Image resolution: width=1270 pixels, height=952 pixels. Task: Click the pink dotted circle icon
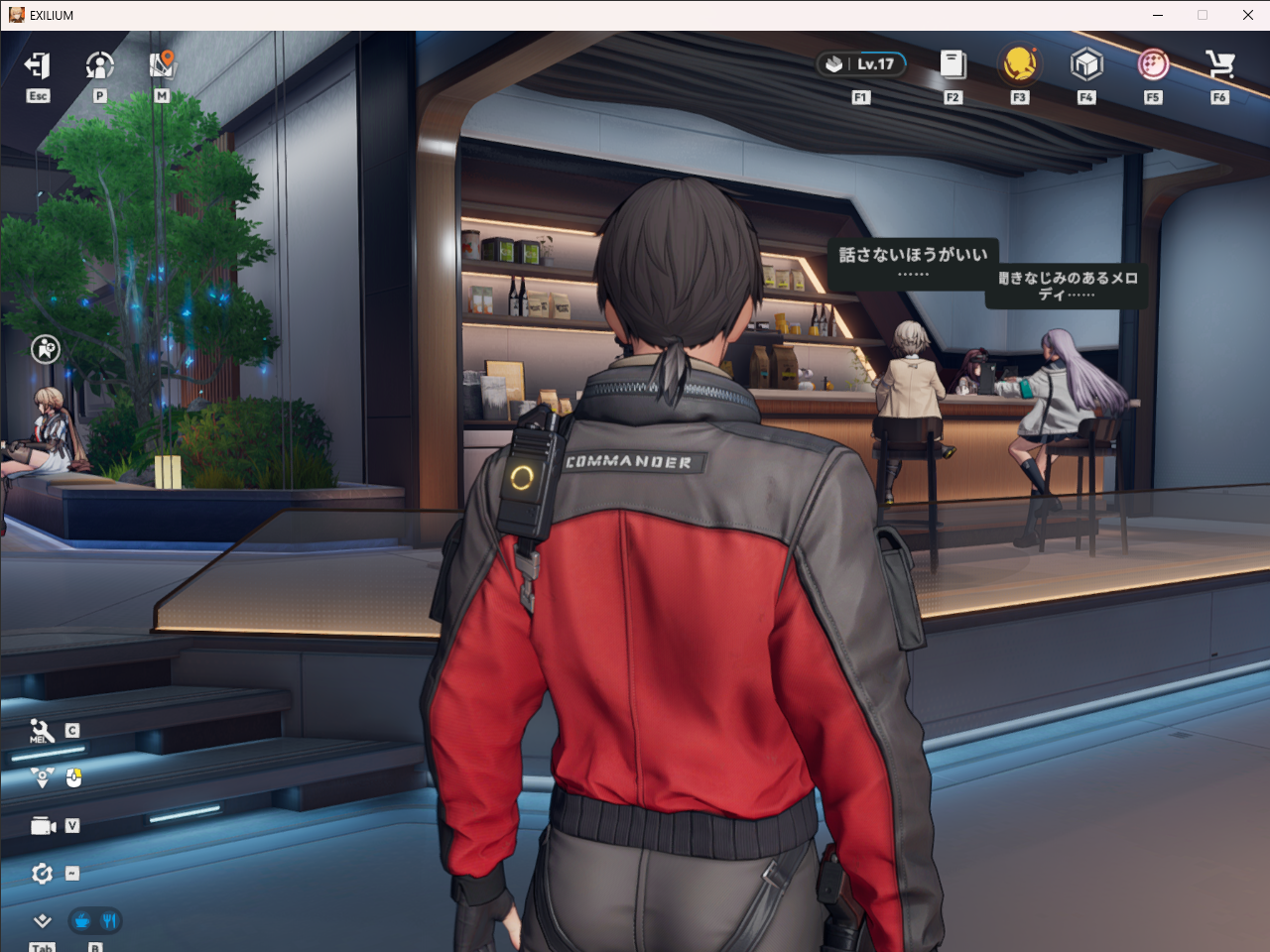(x=1153, y=64)
